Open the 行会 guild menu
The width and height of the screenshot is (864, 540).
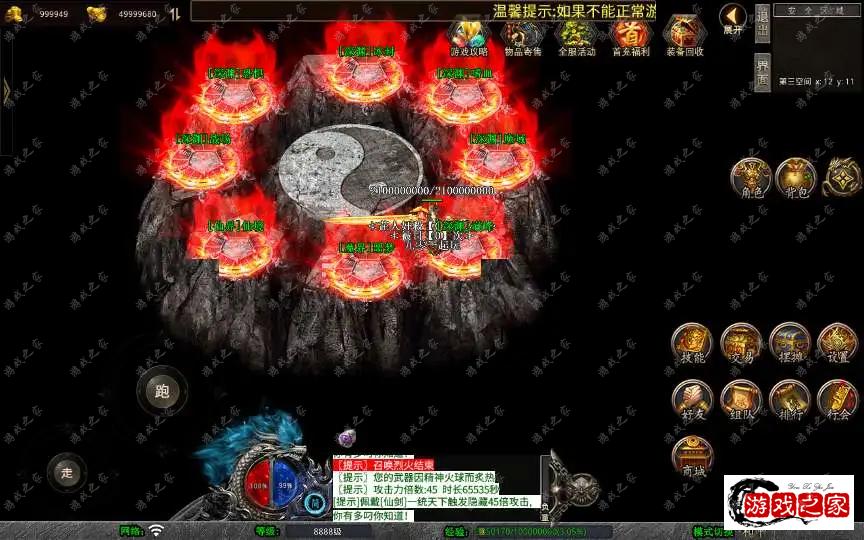[x=838, y=398]
